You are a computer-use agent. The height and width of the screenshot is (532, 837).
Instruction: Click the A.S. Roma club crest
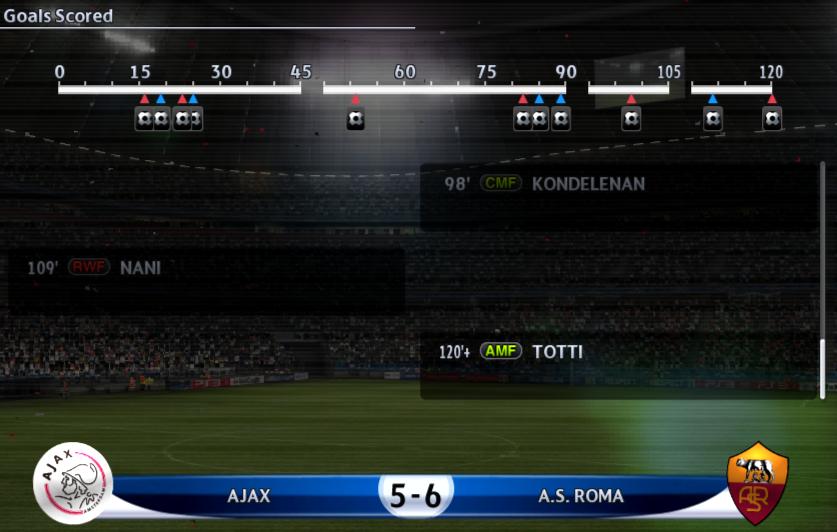(757, 483)
